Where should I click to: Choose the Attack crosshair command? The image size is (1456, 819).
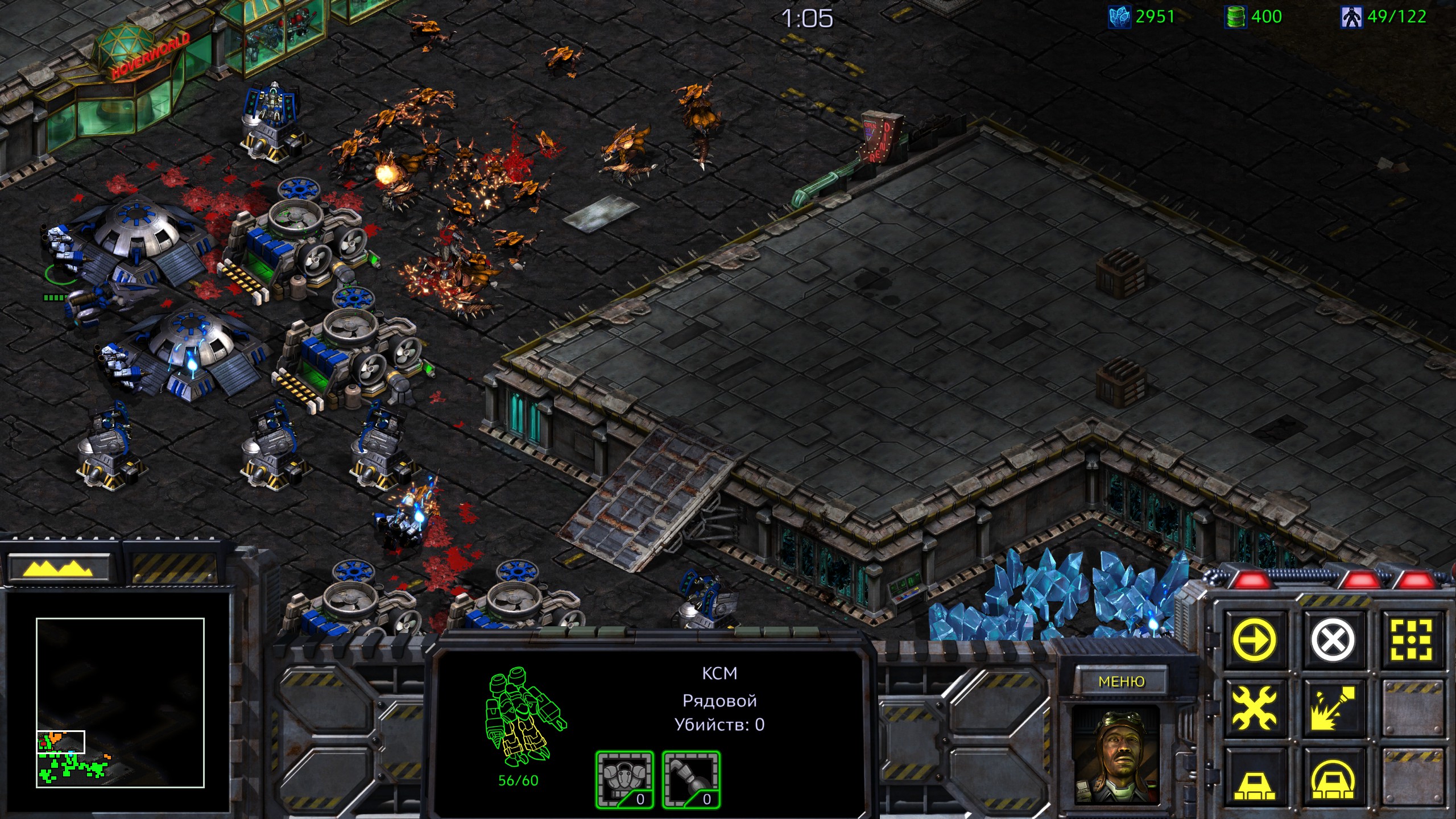1410,639
